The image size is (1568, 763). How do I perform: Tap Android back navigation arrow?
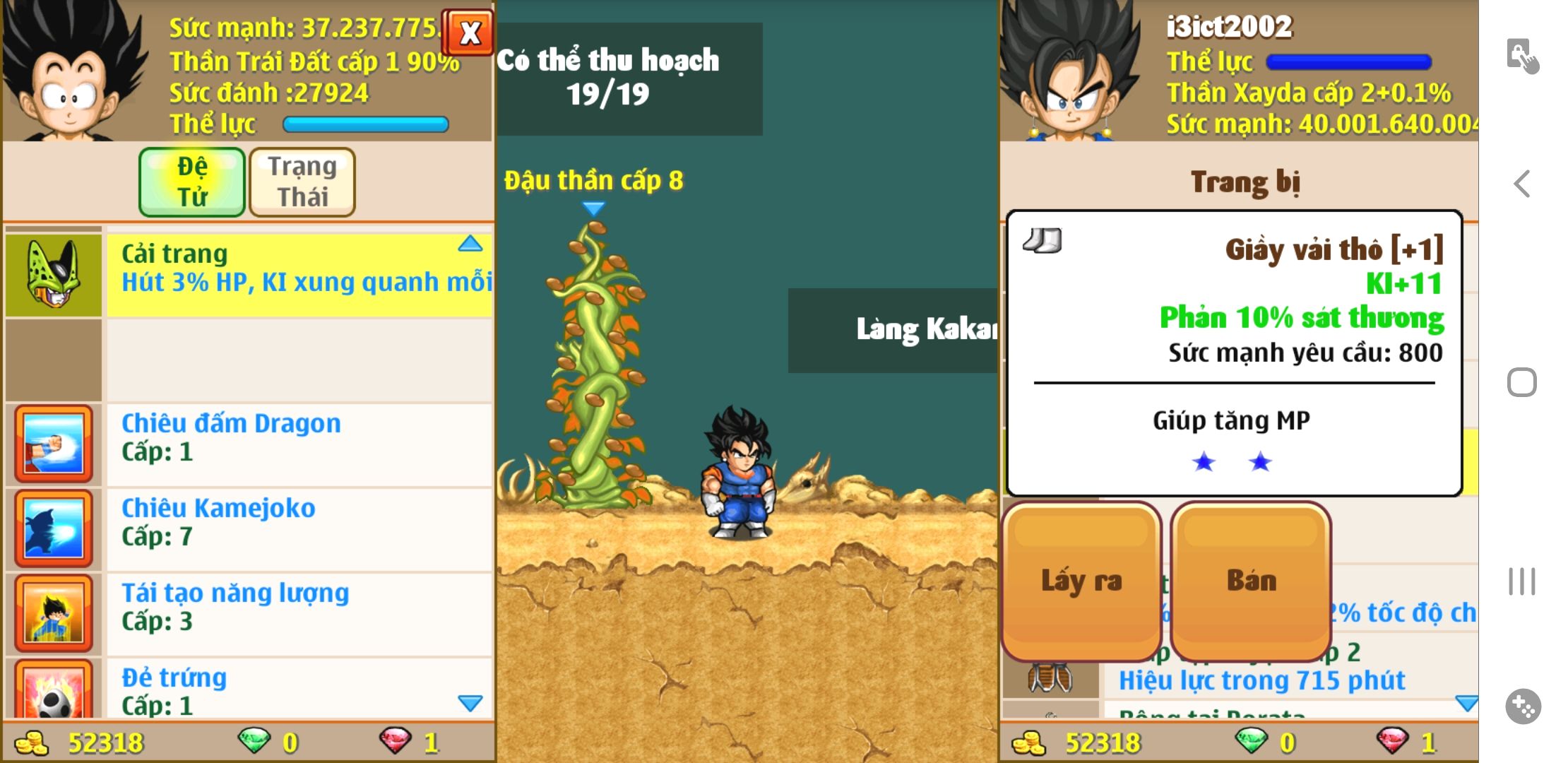pyautogui.click(x=1522, y=184)
